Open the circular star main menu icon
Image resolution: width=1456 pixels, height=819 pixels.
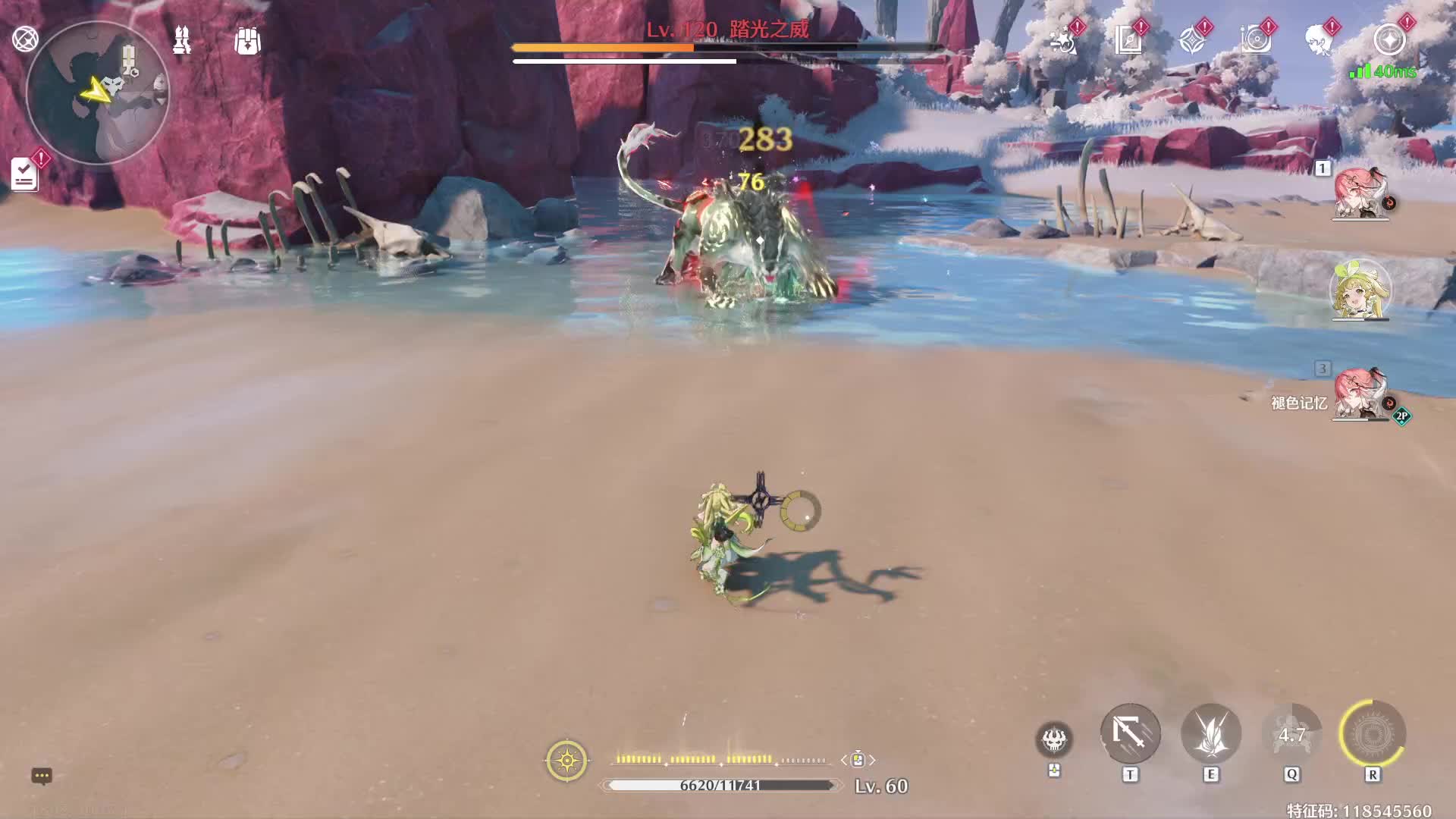point(1389,39)
